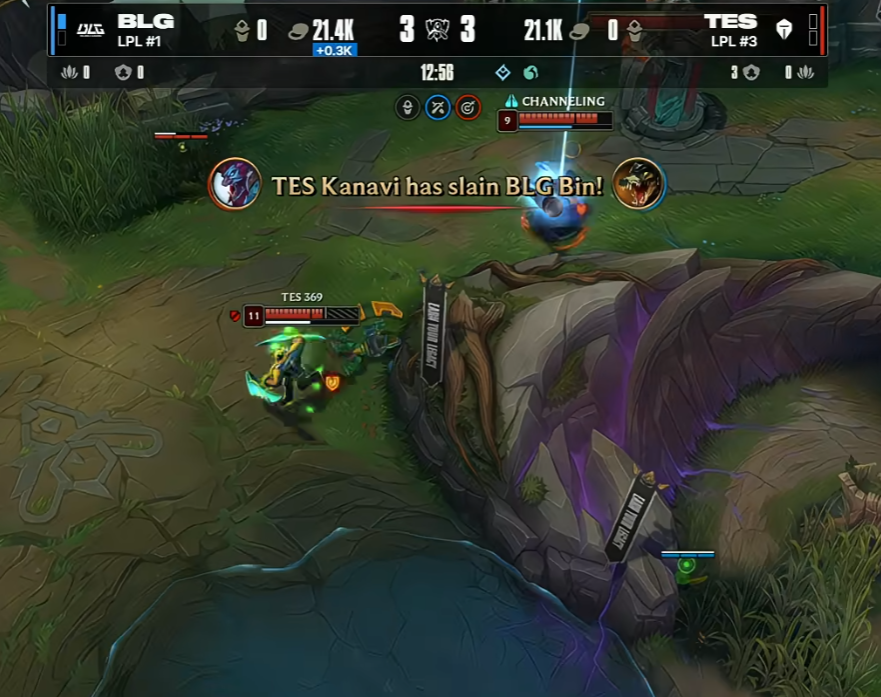881x697 pixels.
Task: Select the slain Renekton portrait in the kill banner
Action: point(638,184)
